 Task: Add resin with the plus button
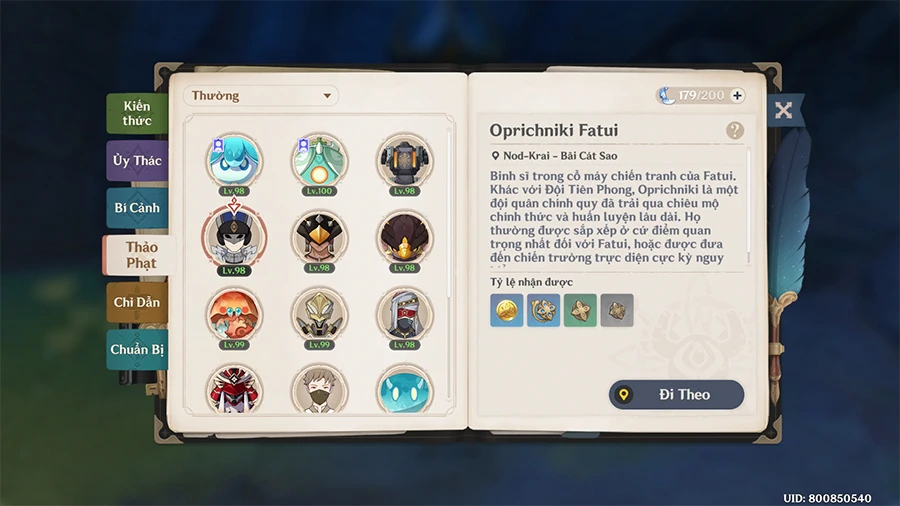(738, 96)
